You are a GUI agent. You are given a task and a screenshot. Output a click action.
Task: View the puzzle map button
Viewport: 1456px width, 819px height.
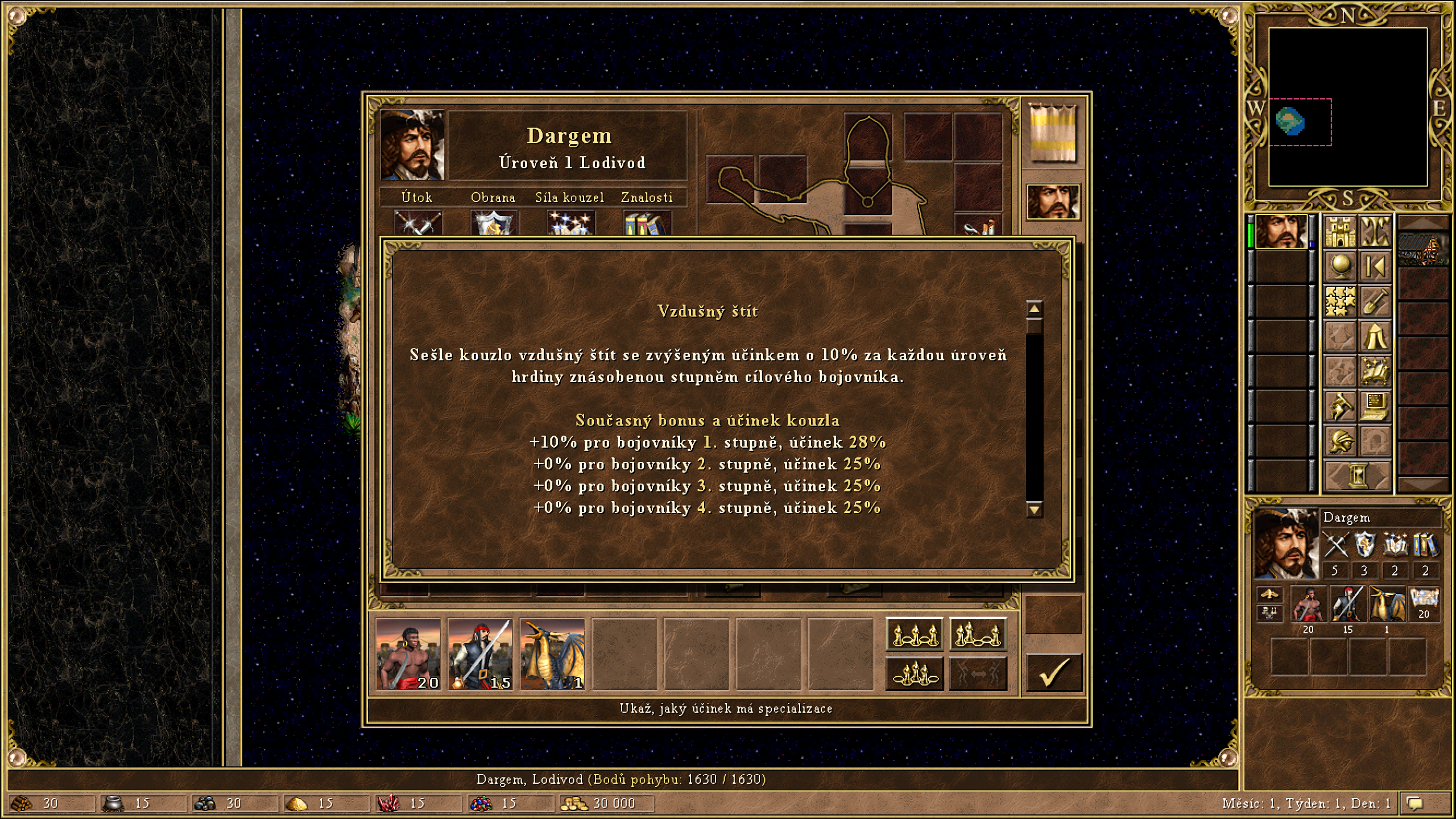[x=1341, y=301]
